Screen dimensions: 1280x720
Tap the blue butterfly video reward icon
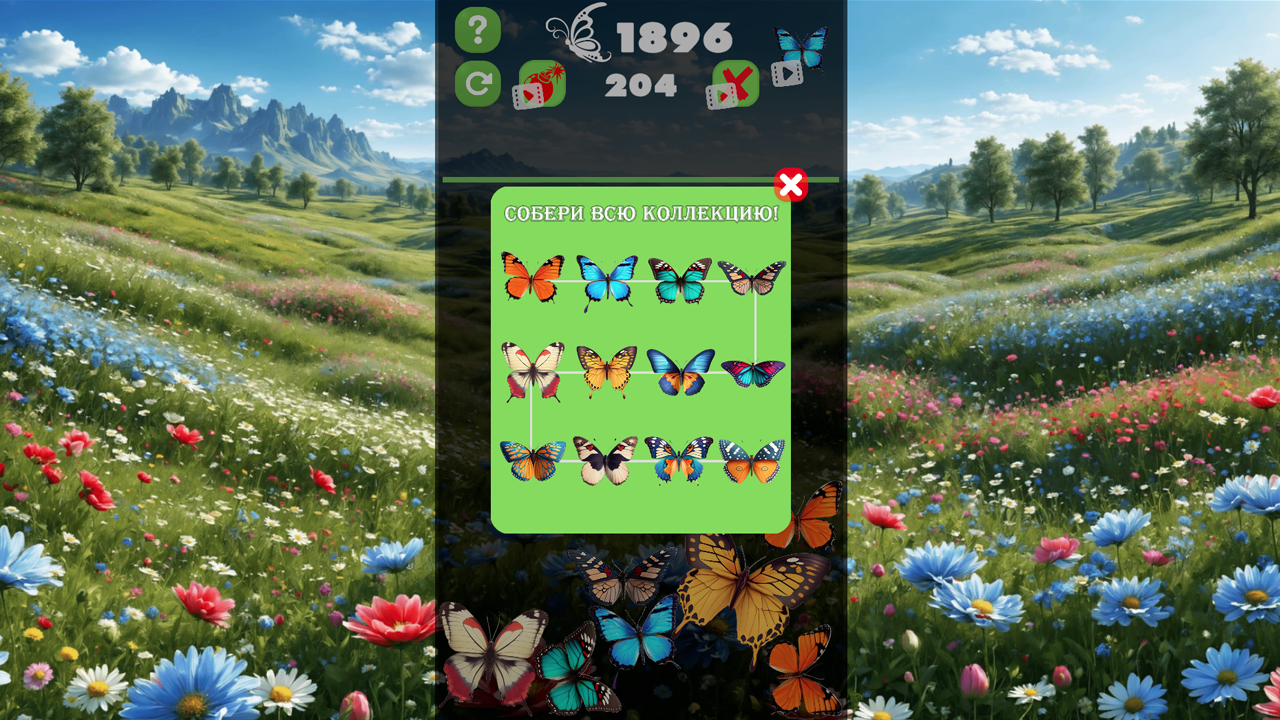tap(798, 44)
